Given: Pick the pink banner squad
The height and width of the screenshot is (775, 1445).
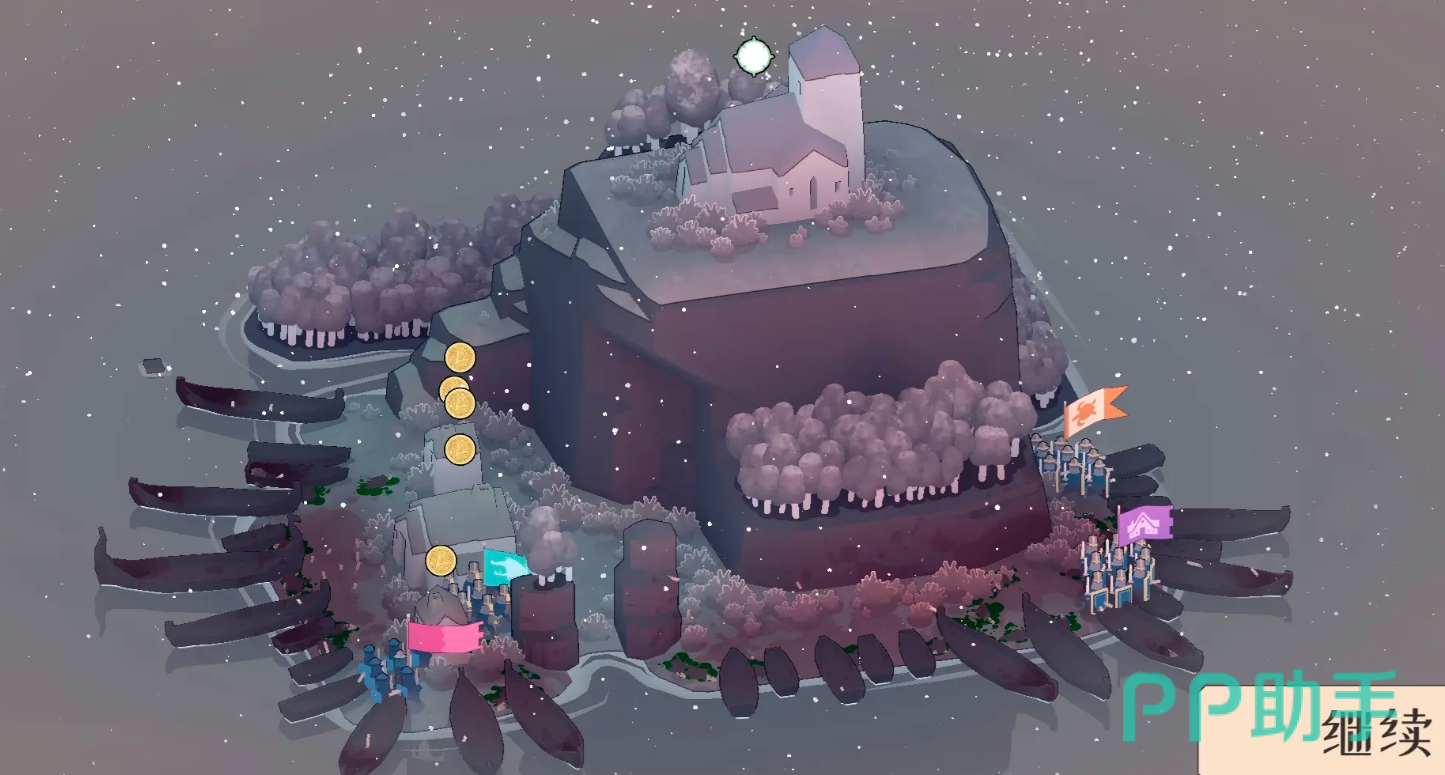Looking at the screenshot, I should [442, 637].
